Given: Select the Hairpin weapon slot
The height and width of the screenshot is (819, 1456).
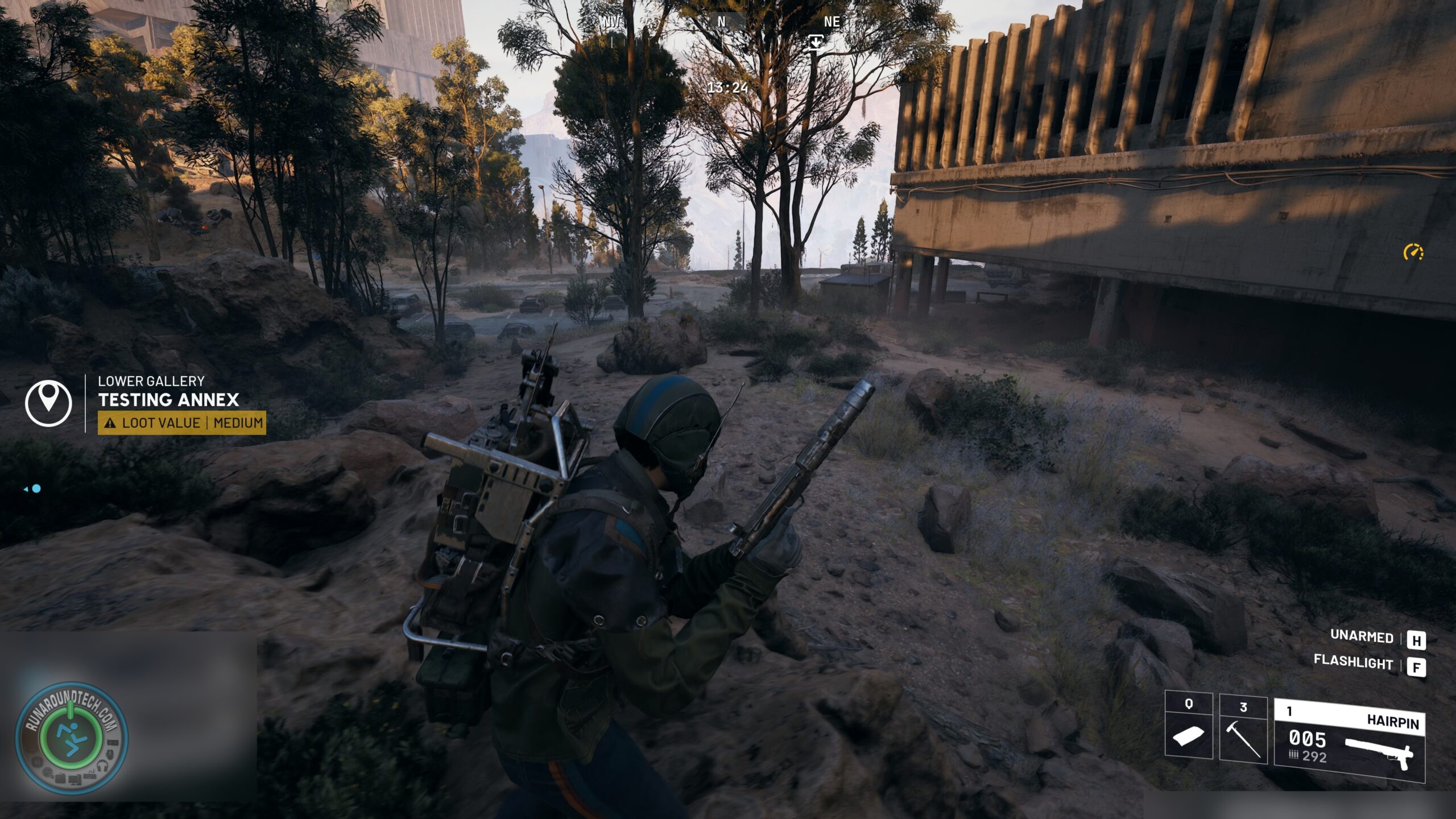Looking at the screenshot, I should (1349, 741).
